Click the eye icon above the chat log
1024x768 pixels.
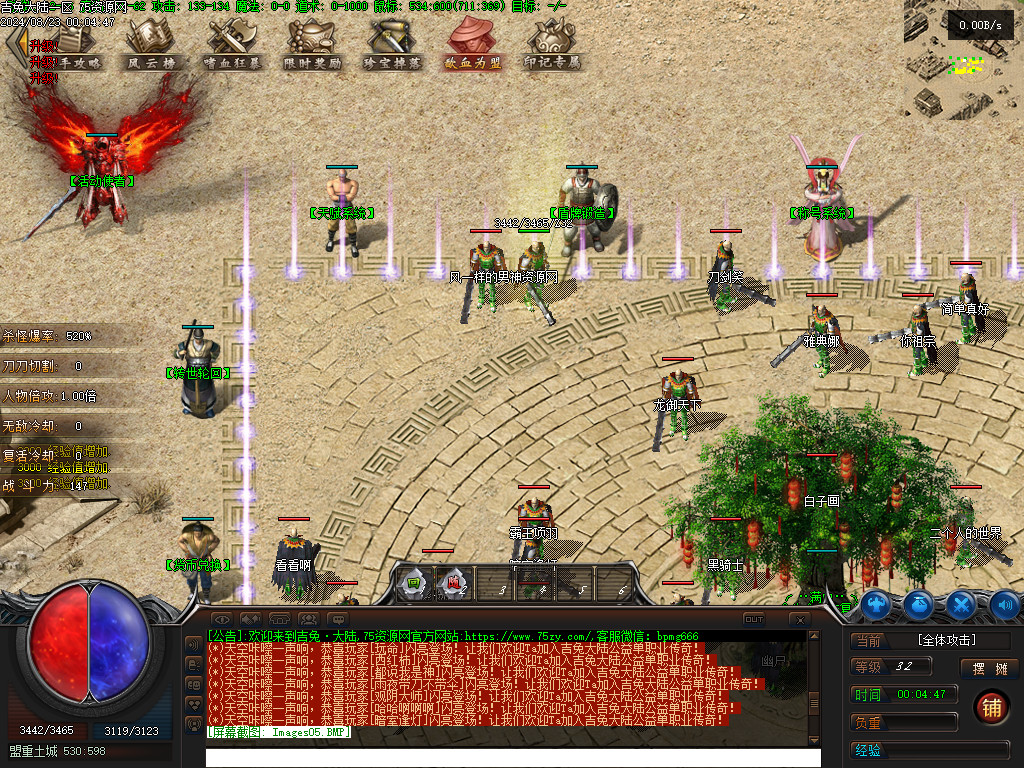tap(221, 620)
